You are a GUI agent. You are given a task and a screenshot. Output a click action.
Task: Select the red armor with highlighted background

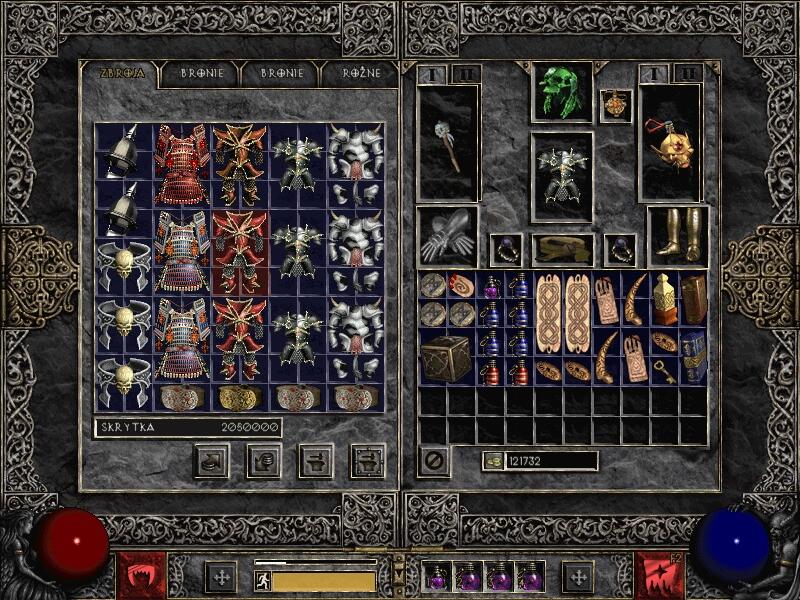[x=240, y=253]
